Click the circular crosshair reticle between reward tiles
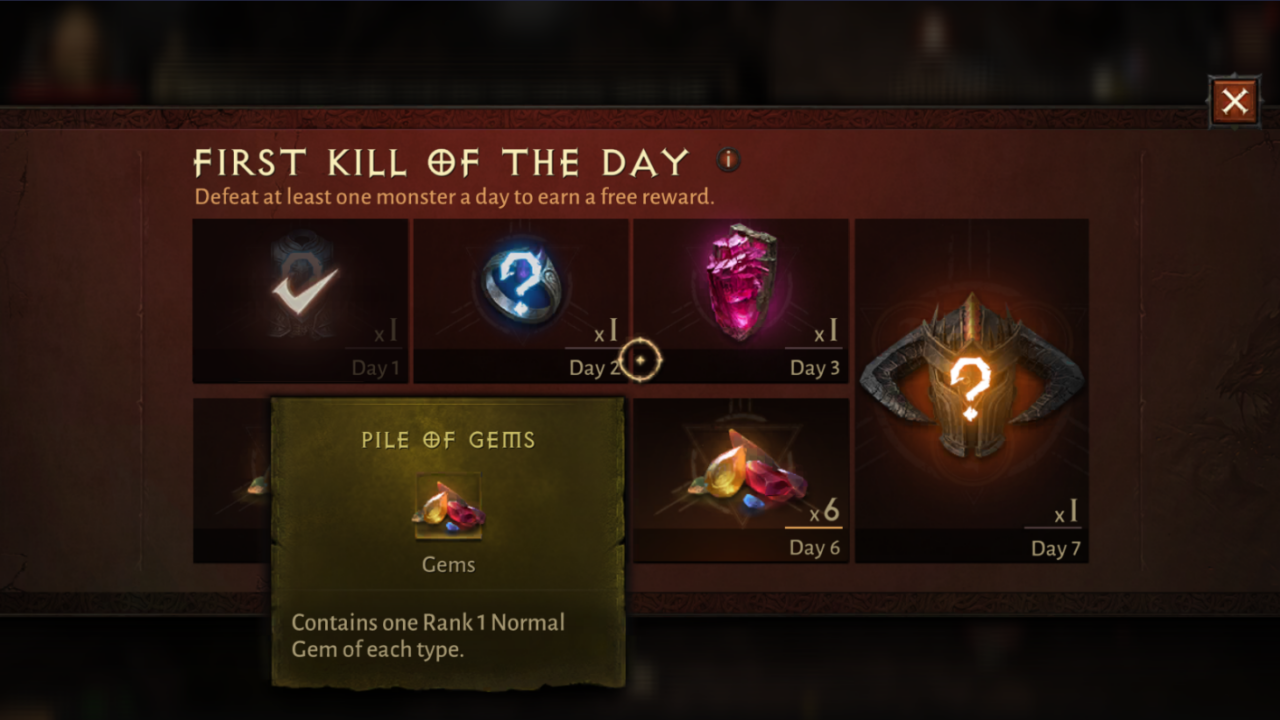 [x=640, y=360]
